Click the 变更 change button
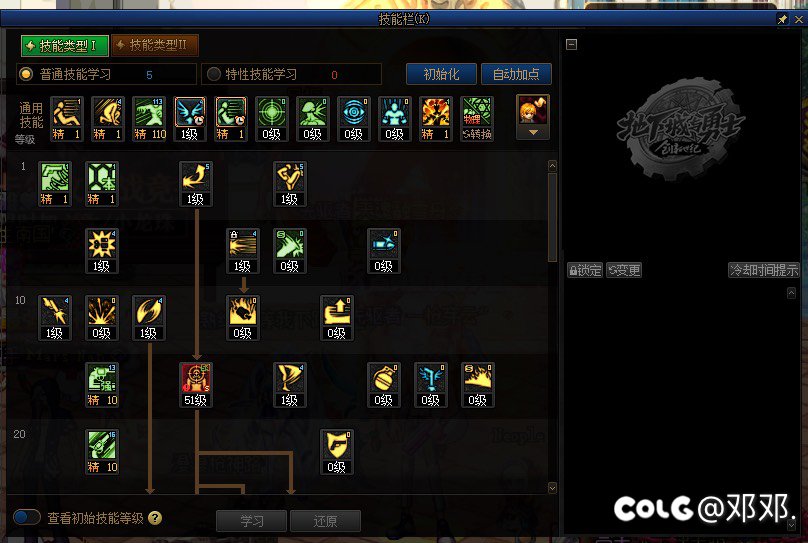This screenshot has height=543, width=808. [x=624, y=270]
